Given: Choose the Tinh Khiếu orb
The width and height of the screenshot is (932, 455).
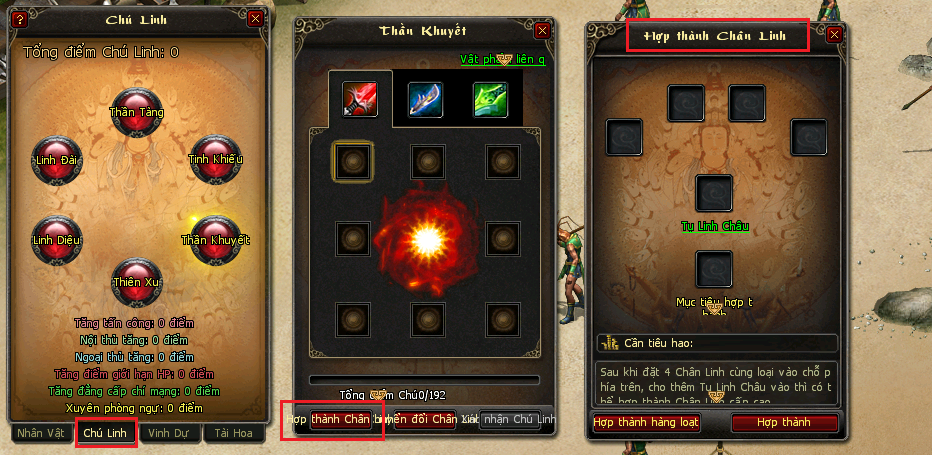Looking at the screenshot, I should (215, 156).
